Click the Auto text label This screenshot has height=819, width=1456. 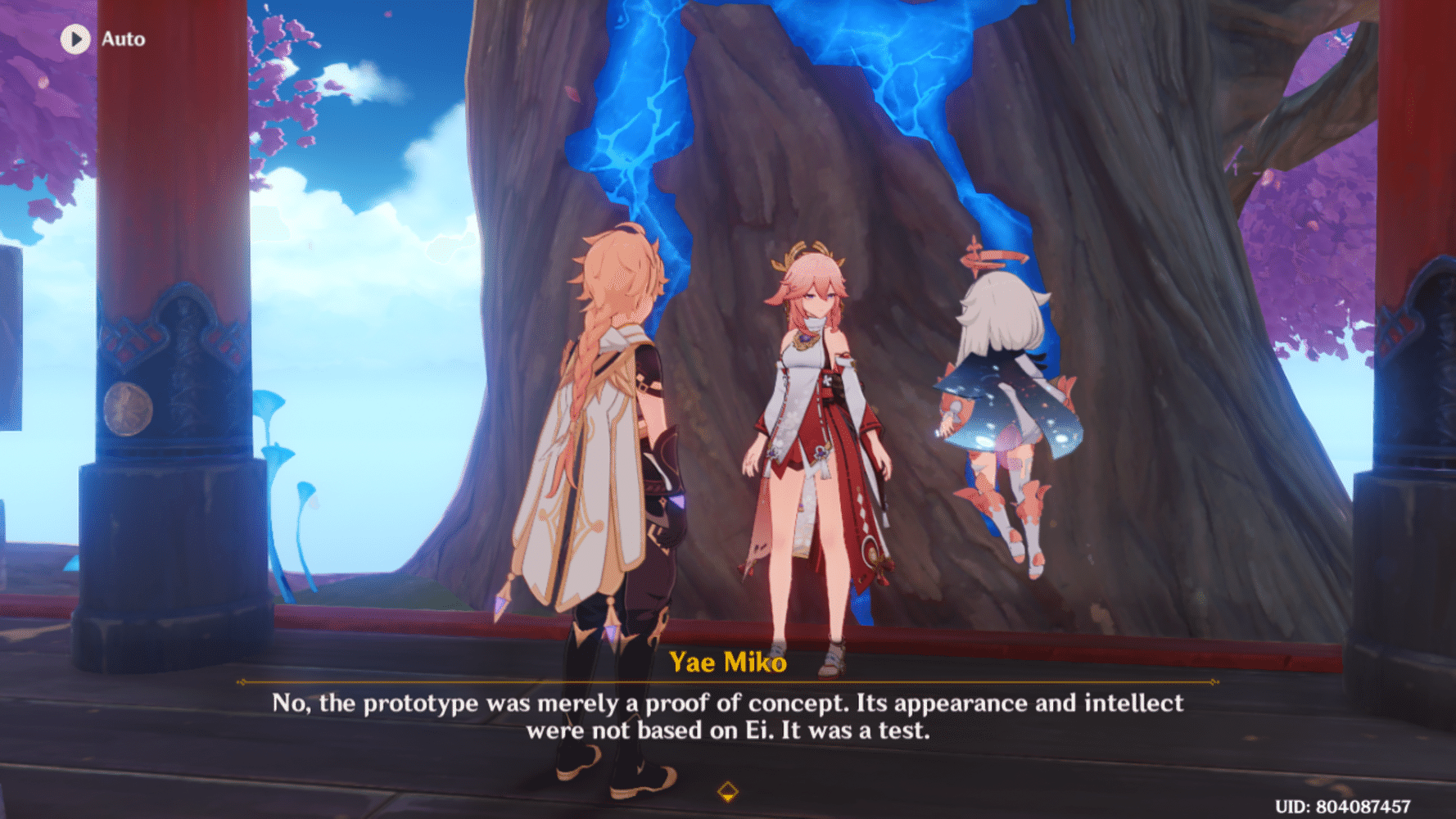click(123, 38)
